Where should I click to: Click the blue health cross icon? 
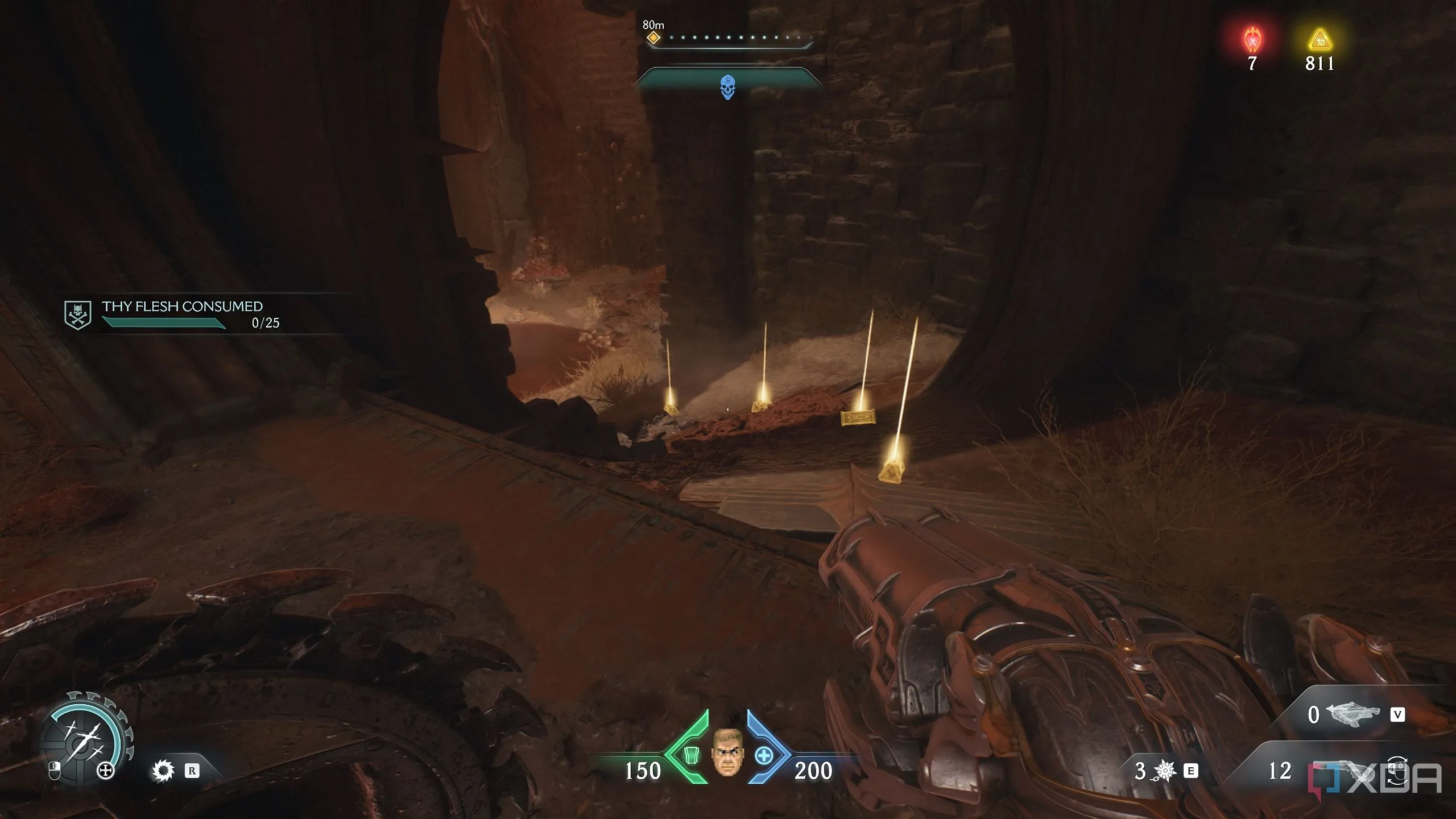pos(764,756)
